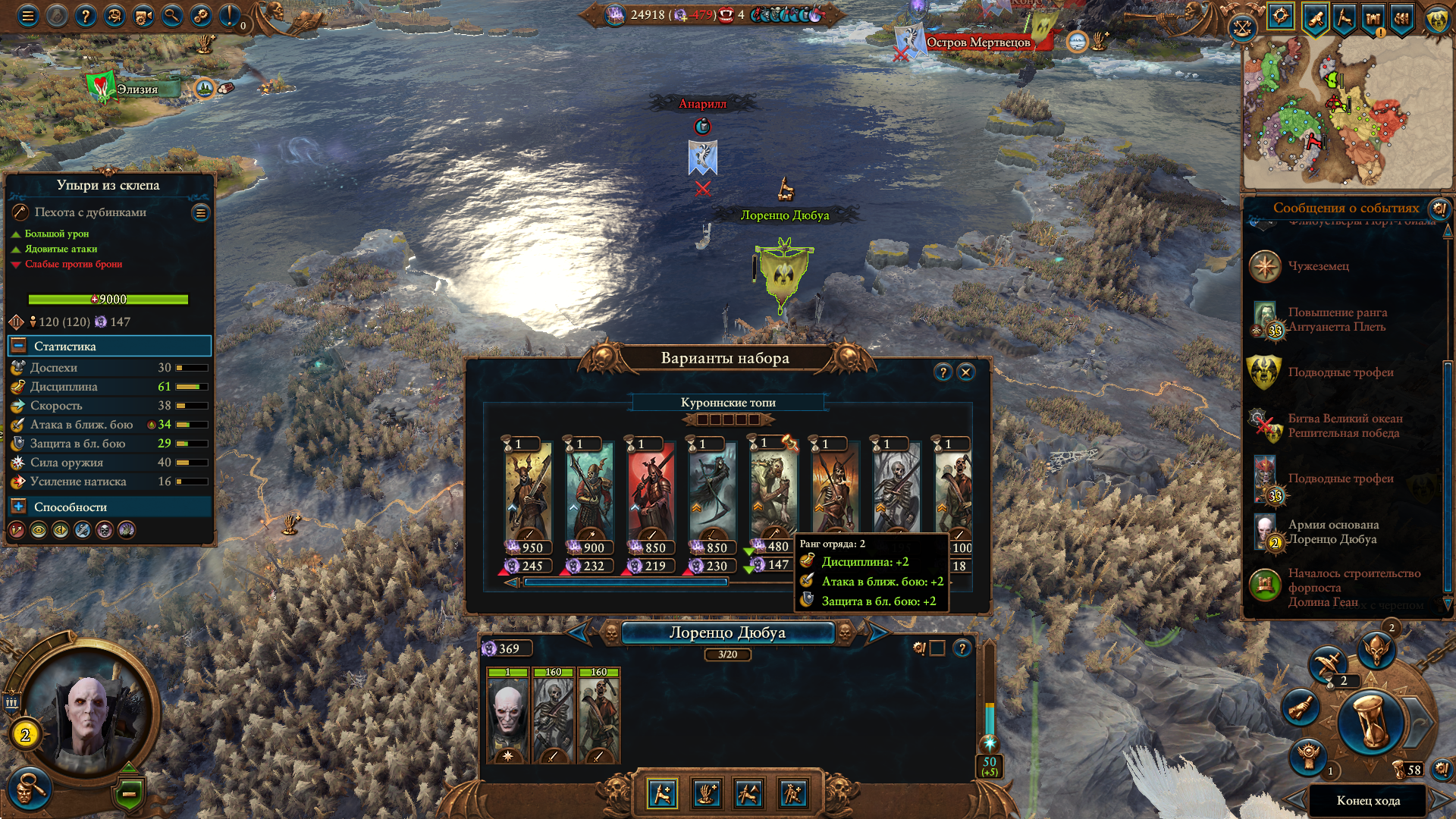Toggle the checkbox in the army panel
1456x819 pixels.
937,648
